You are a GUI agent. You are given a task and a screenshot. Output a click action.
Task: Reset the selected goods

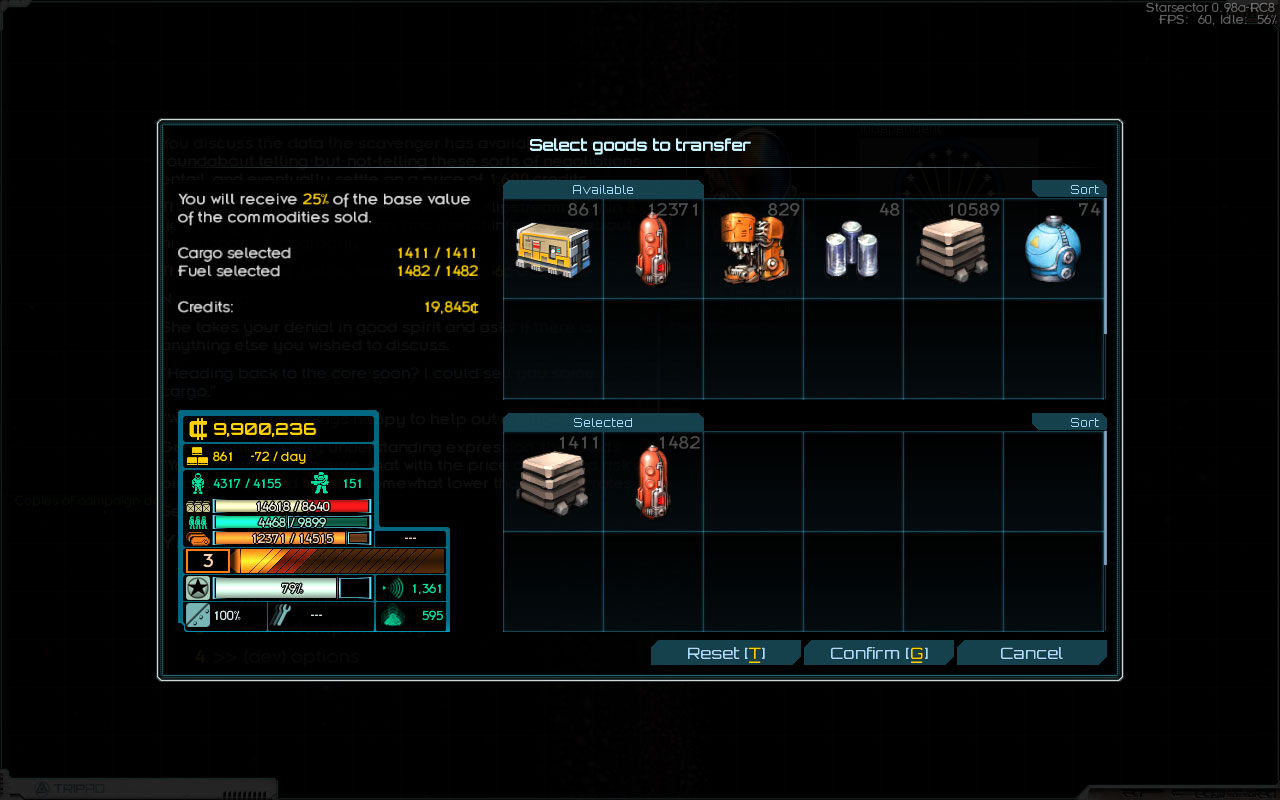click(725, 653)
